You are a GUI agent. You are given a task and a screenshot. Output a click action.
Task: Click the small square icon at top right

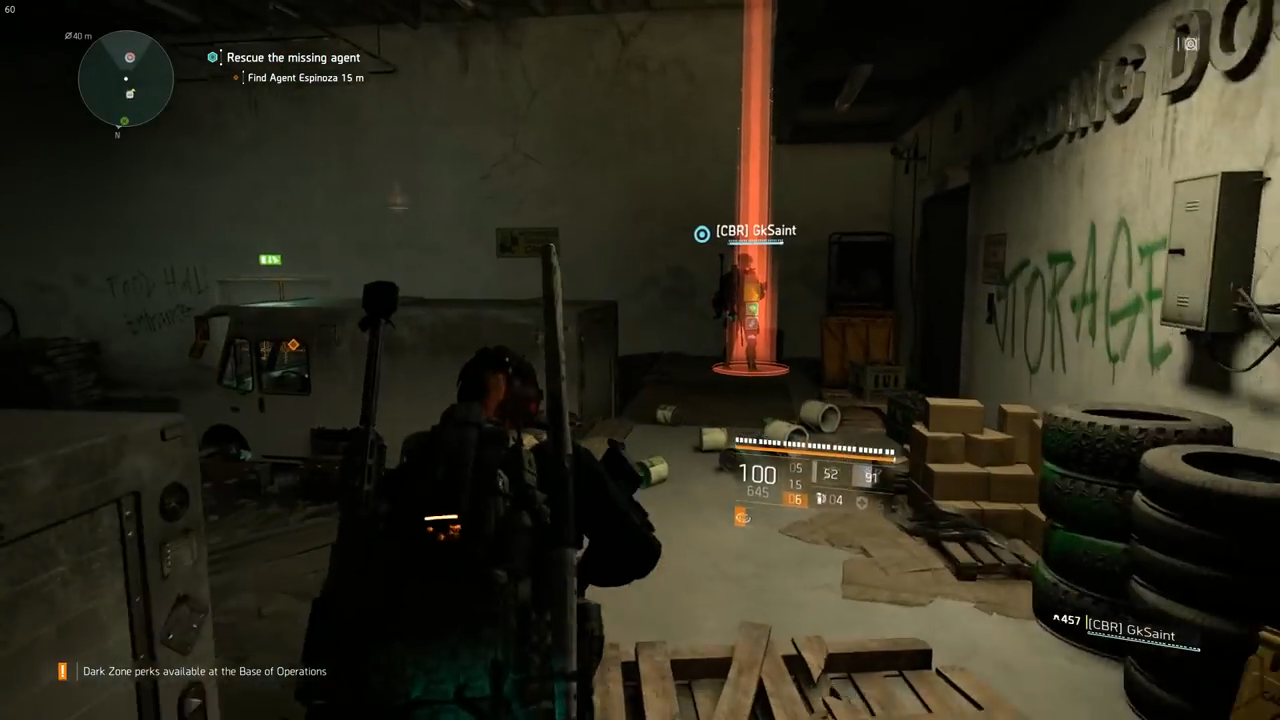tap(1190, 44)
